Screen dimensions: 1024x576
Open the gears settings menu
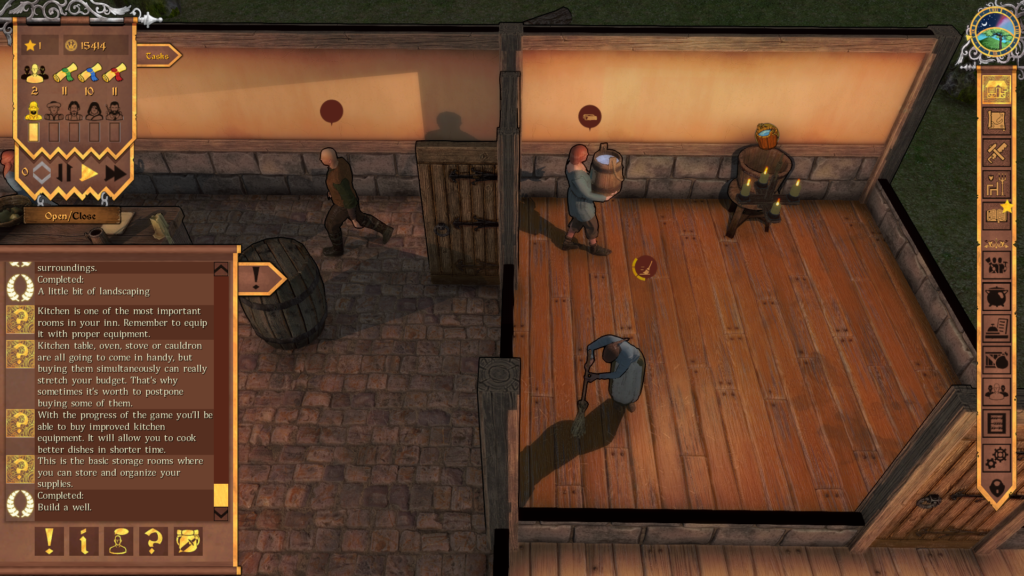(995, 456)
